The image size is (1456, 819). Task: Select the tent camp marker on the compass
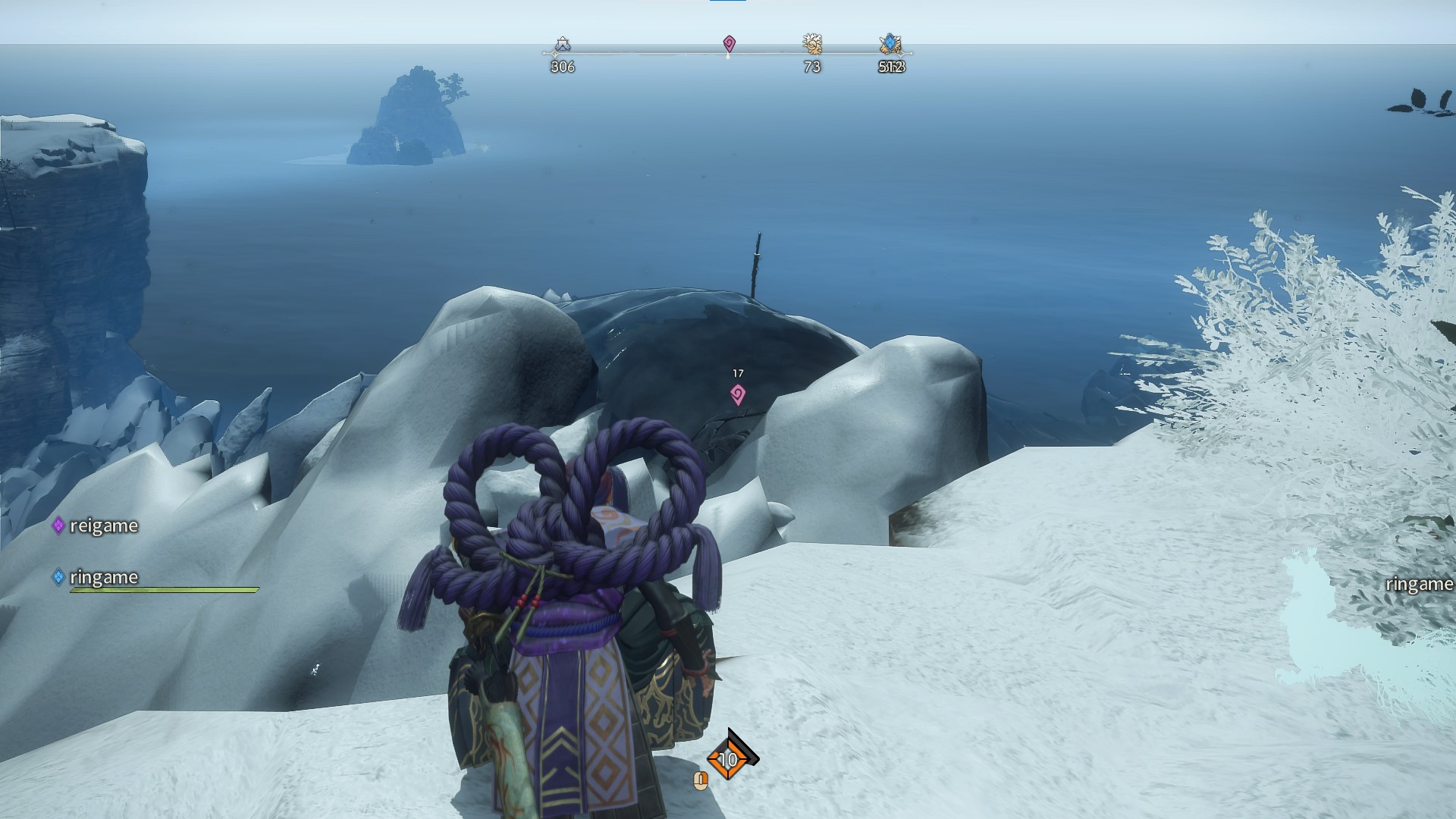tap(562, 45)
